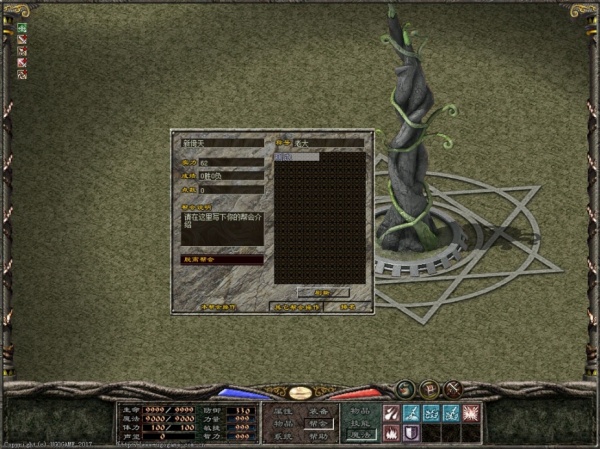Viewport: 600px width, 449px height.
Task: Click the green buff status icon
Action: point(22,28)
